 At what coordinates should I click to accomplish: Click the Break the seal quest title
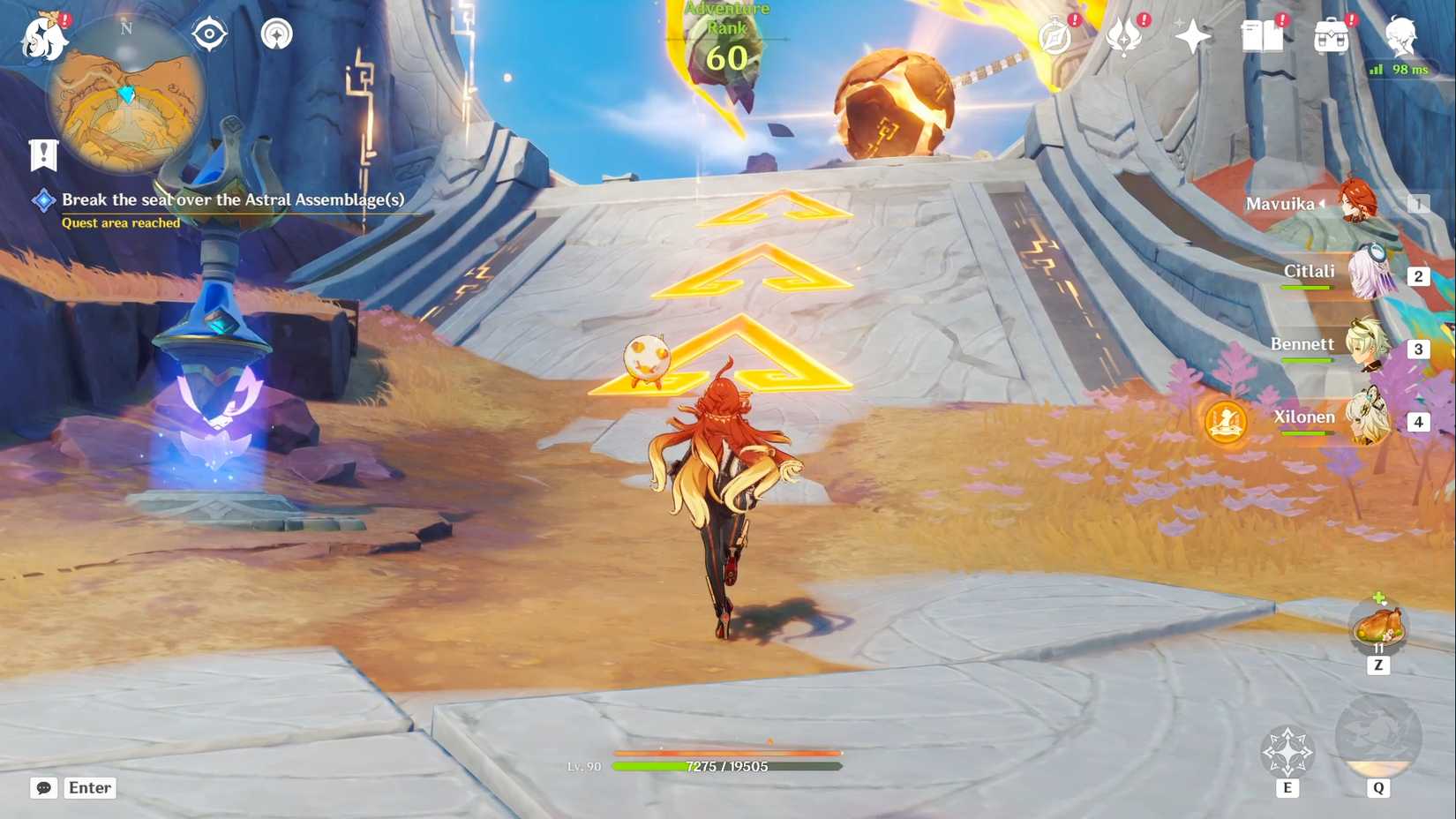[232, 199]
